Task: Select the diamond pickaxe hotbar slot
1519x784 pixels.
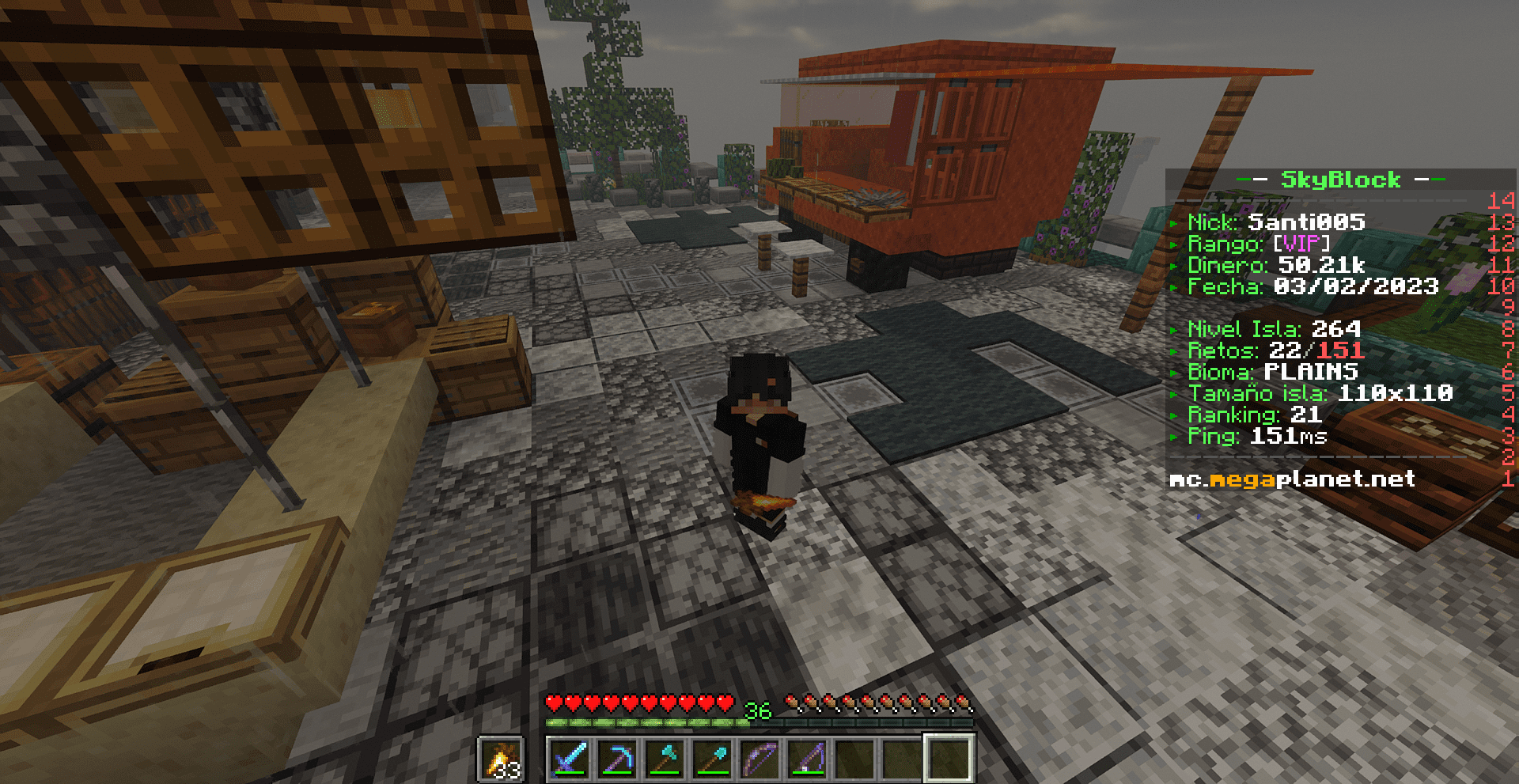Action: click(x=617, y=758)
